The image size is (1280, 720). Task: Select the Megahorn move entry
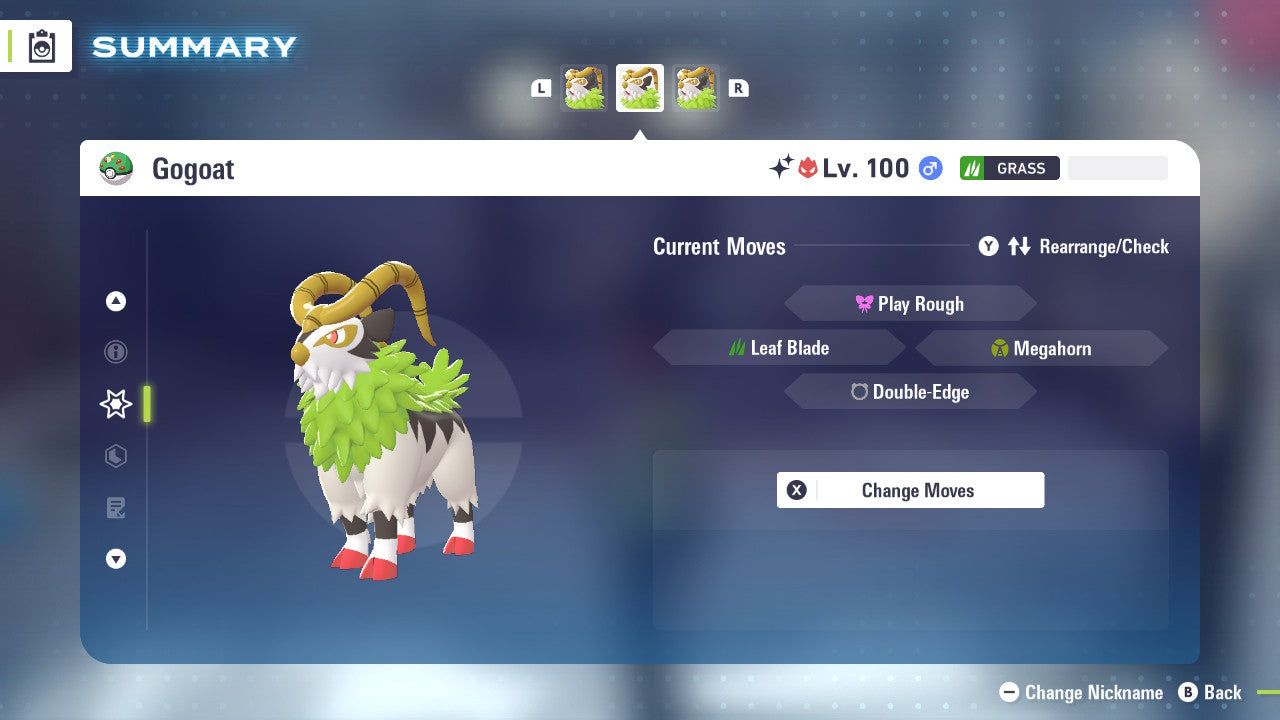point(1040,347)
